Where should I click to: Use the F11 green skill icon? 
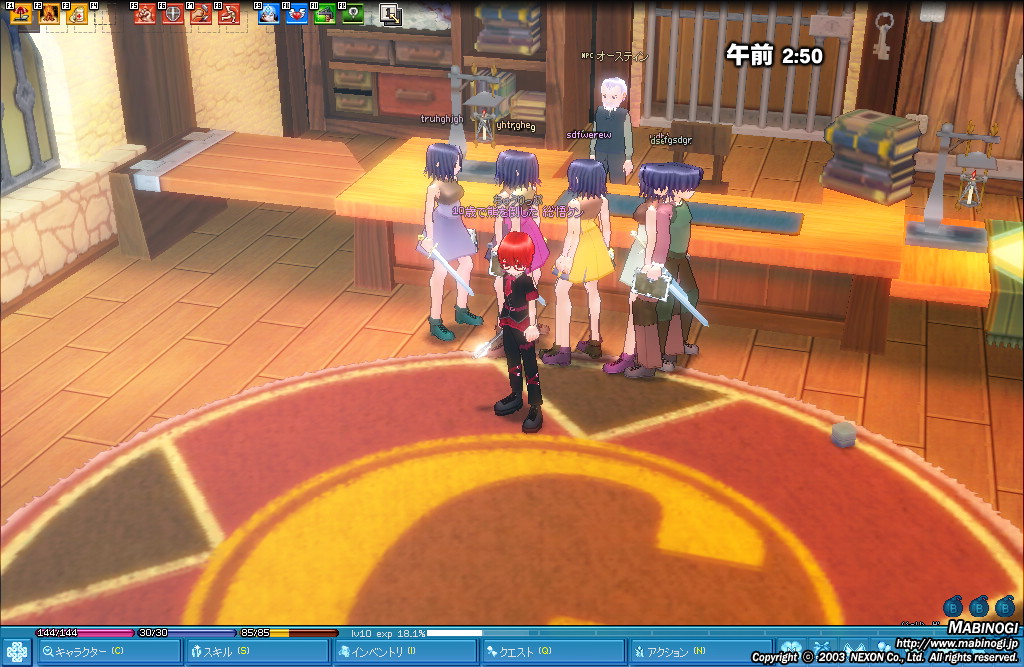coord(325,14)
